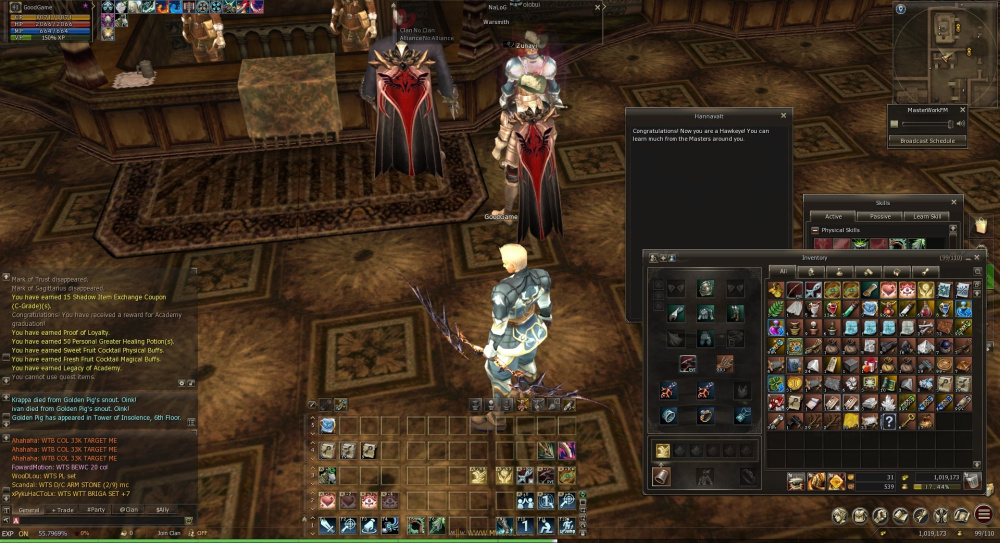Close the Skills window
1000x543 pixels.
tap(954, 202)
